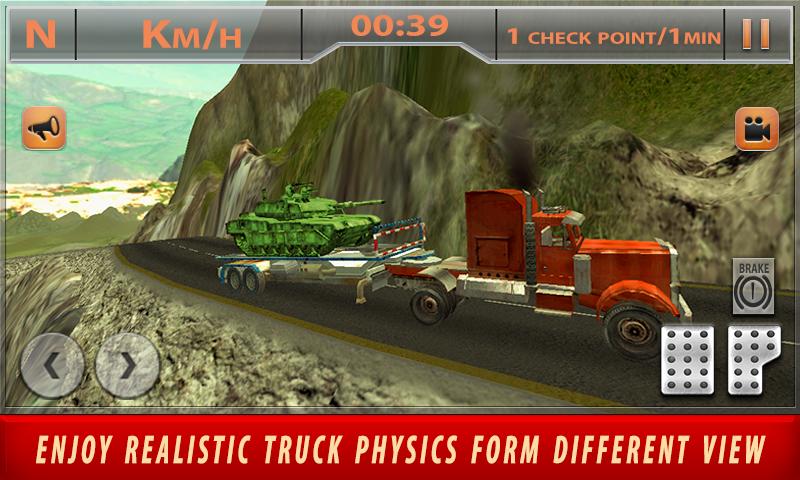800x480 pixels.
Task: Change gear using the N gear indicator
Action: pyautogui.click(x=41, y=34)
